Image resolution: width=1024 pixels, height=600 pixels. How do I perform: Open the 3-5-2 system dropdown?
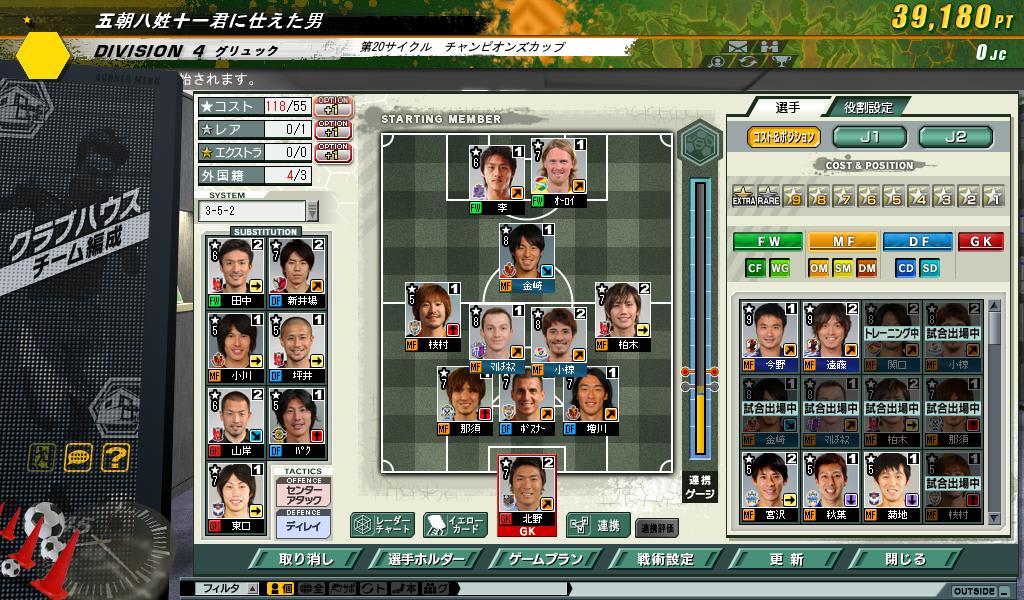click(312, 211)
